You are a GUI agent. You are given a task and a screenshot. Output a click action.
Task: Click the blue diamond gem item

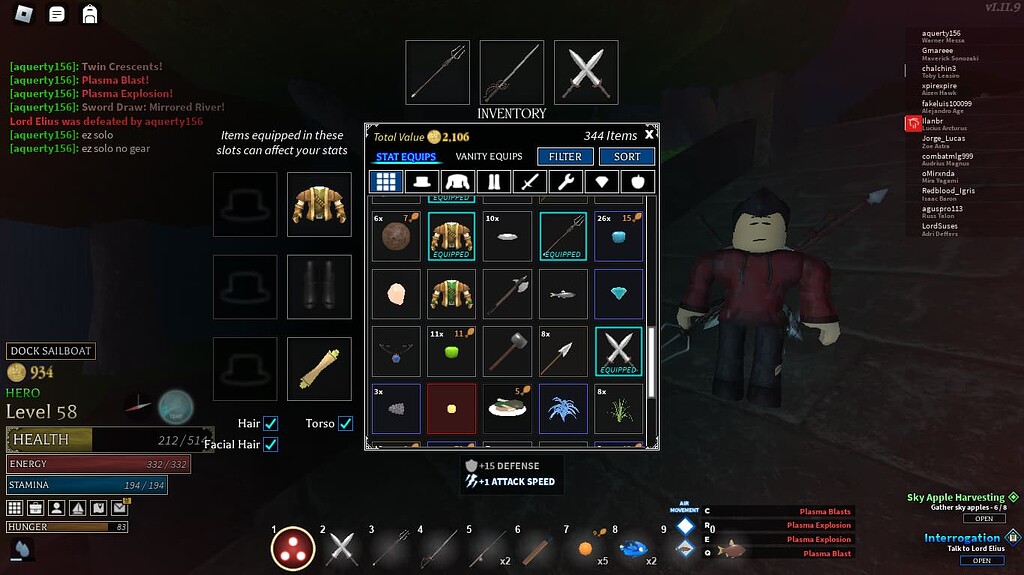click(619, 293)
